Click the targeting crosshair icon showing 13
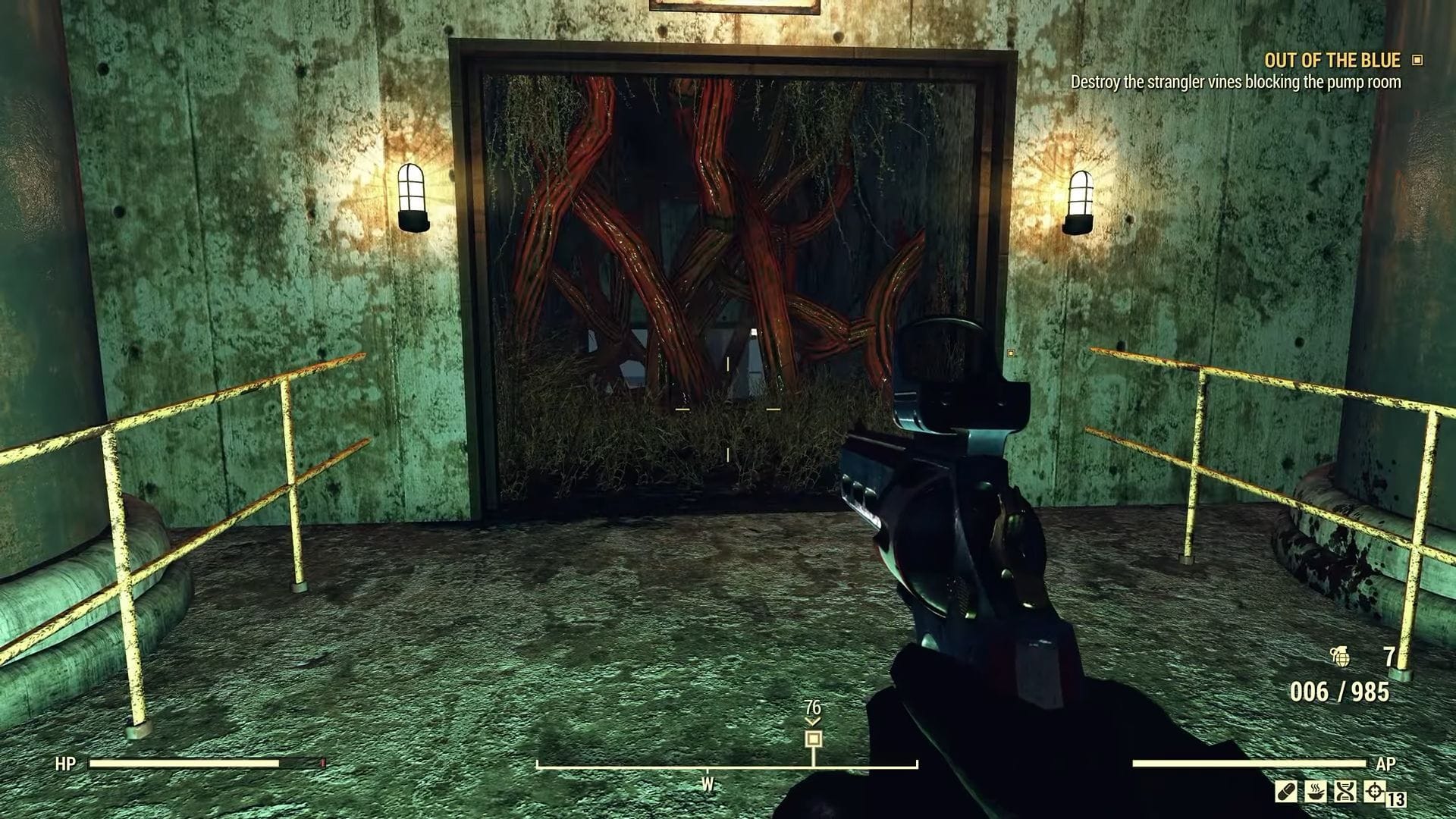The width and height of the screenshot is (1456, 819). 1376,793
